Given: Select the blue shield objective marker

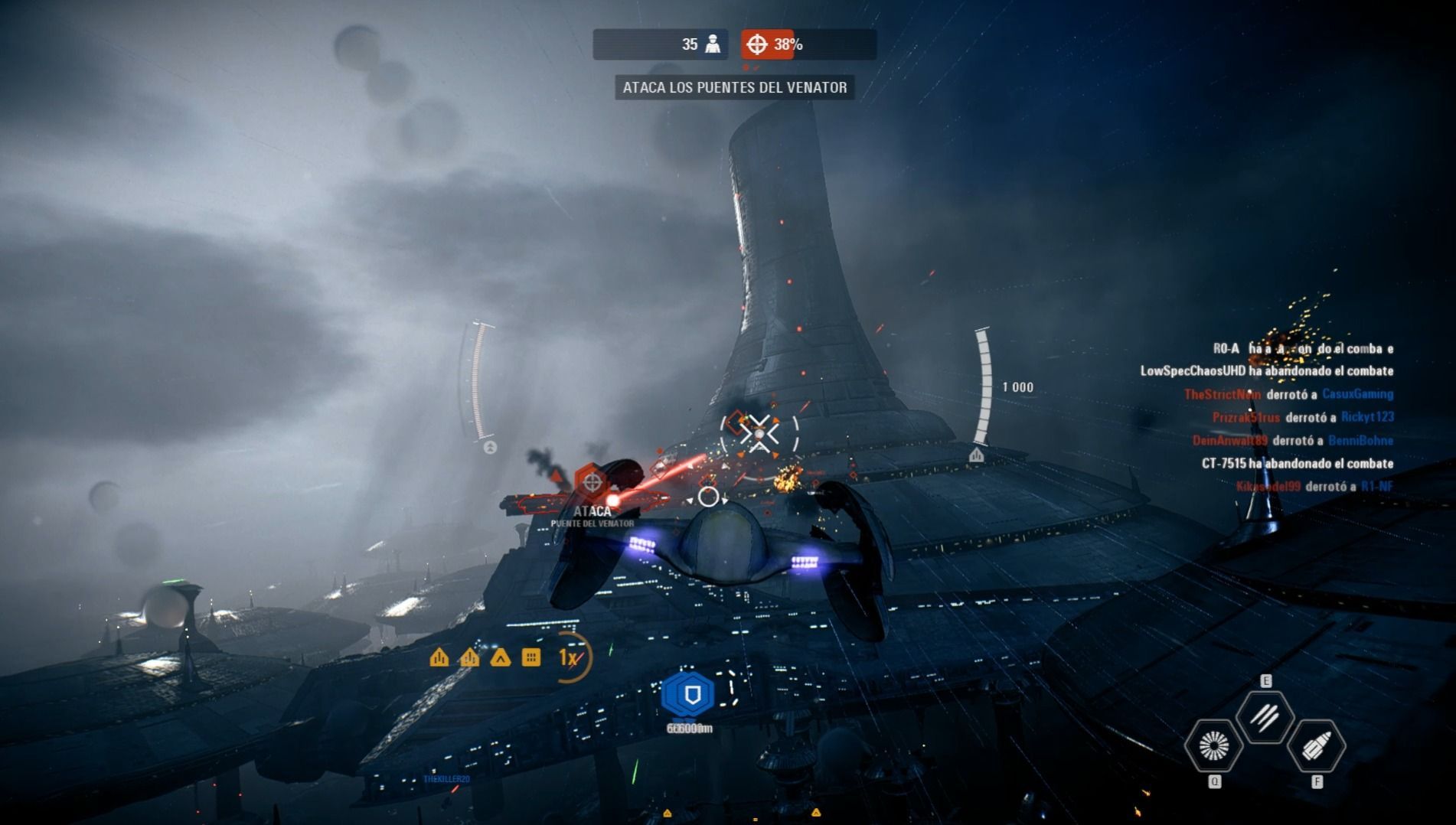Looking at the screenshot, I should [689, 695].
